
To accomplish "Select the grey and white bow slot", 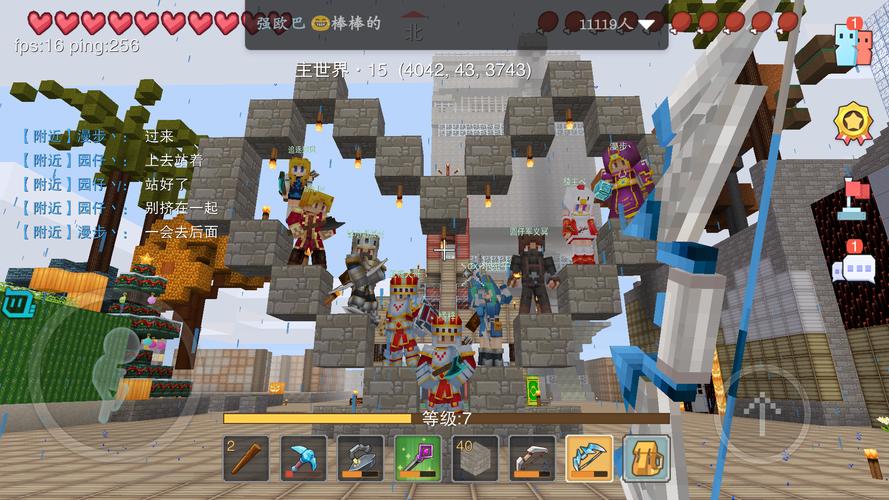I will point(532,458).
